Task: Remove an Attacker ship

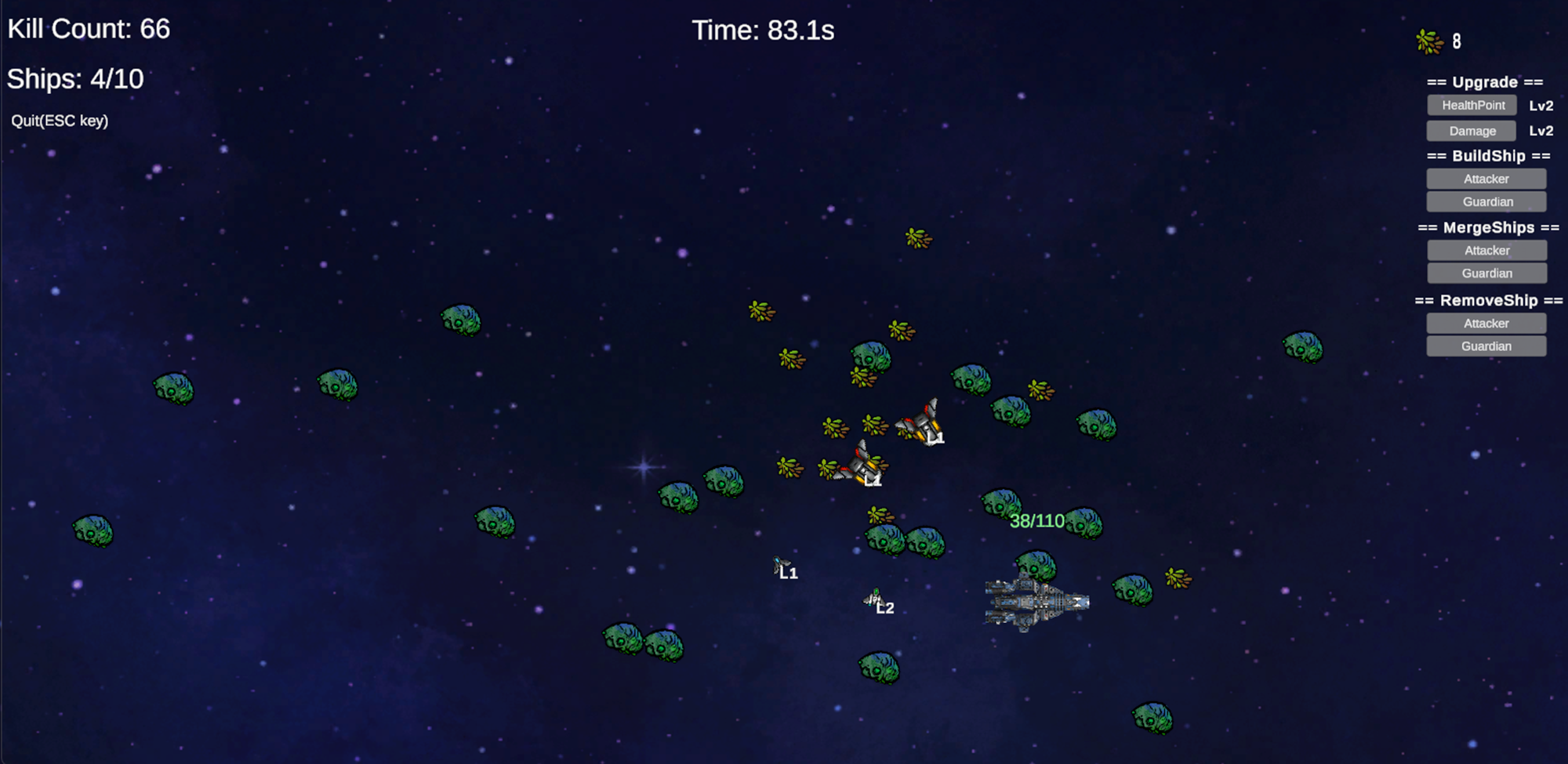Action: [x=1486, y=324]
